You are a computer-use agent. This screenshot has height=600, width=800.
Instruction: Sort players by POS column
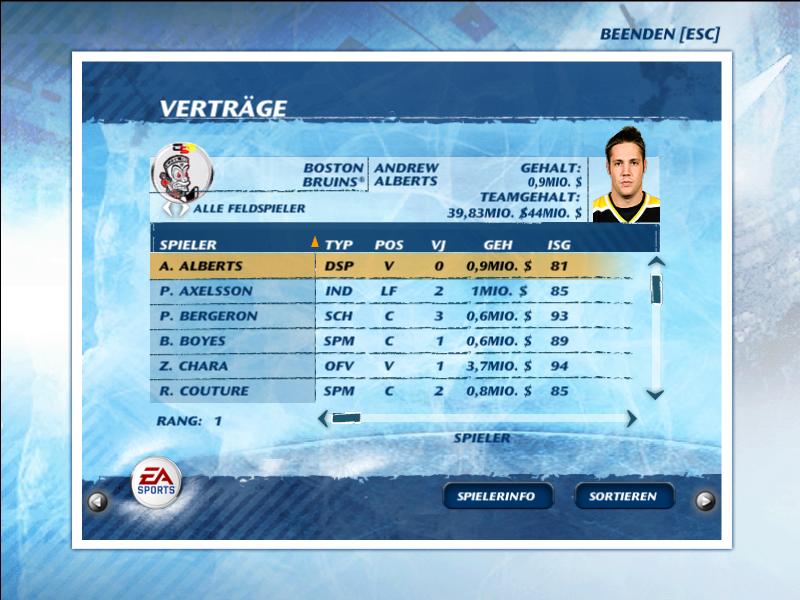389,244
